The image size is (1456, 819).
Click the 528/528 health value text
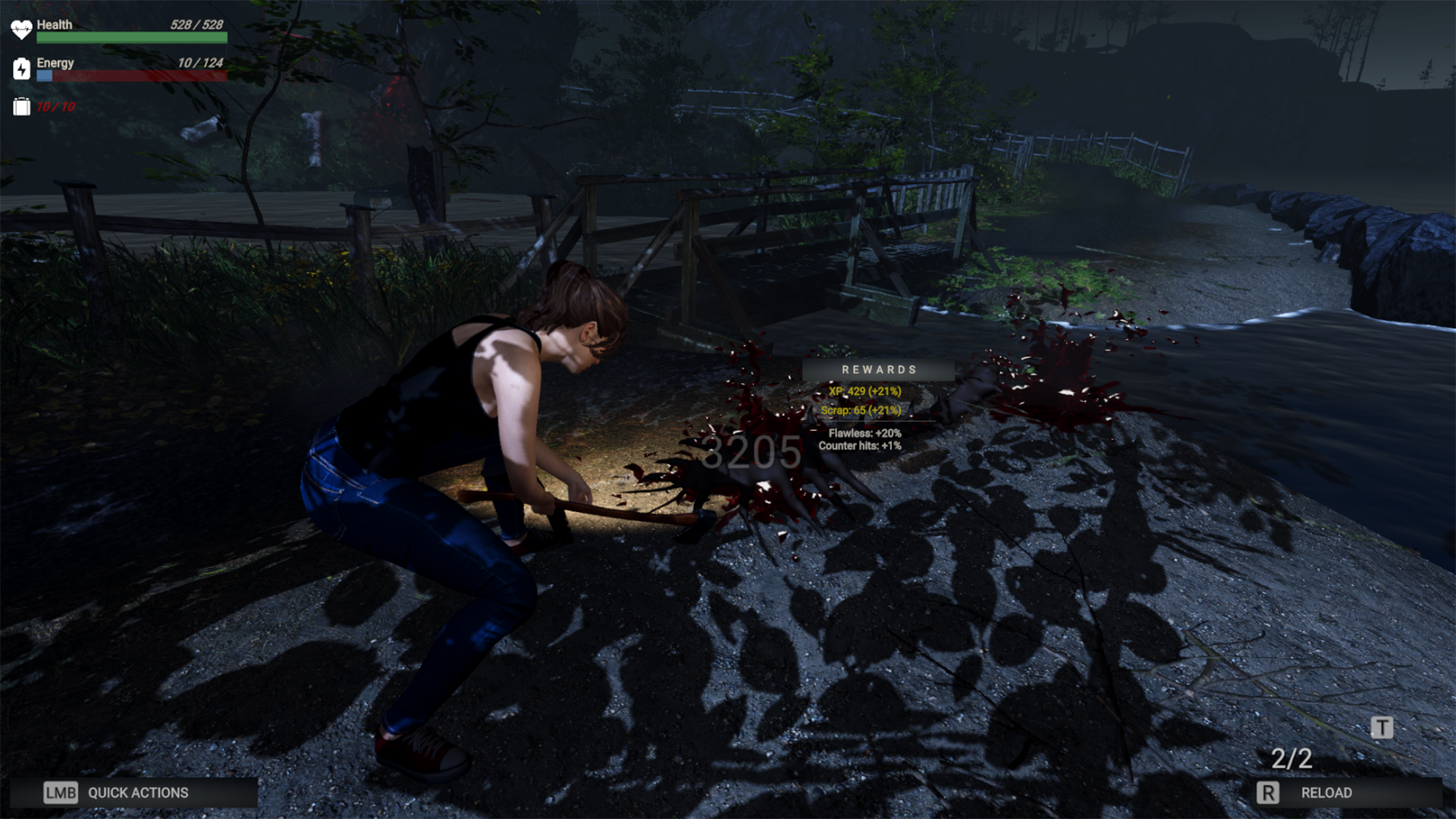pyautogui.click(x=195, y=24)
